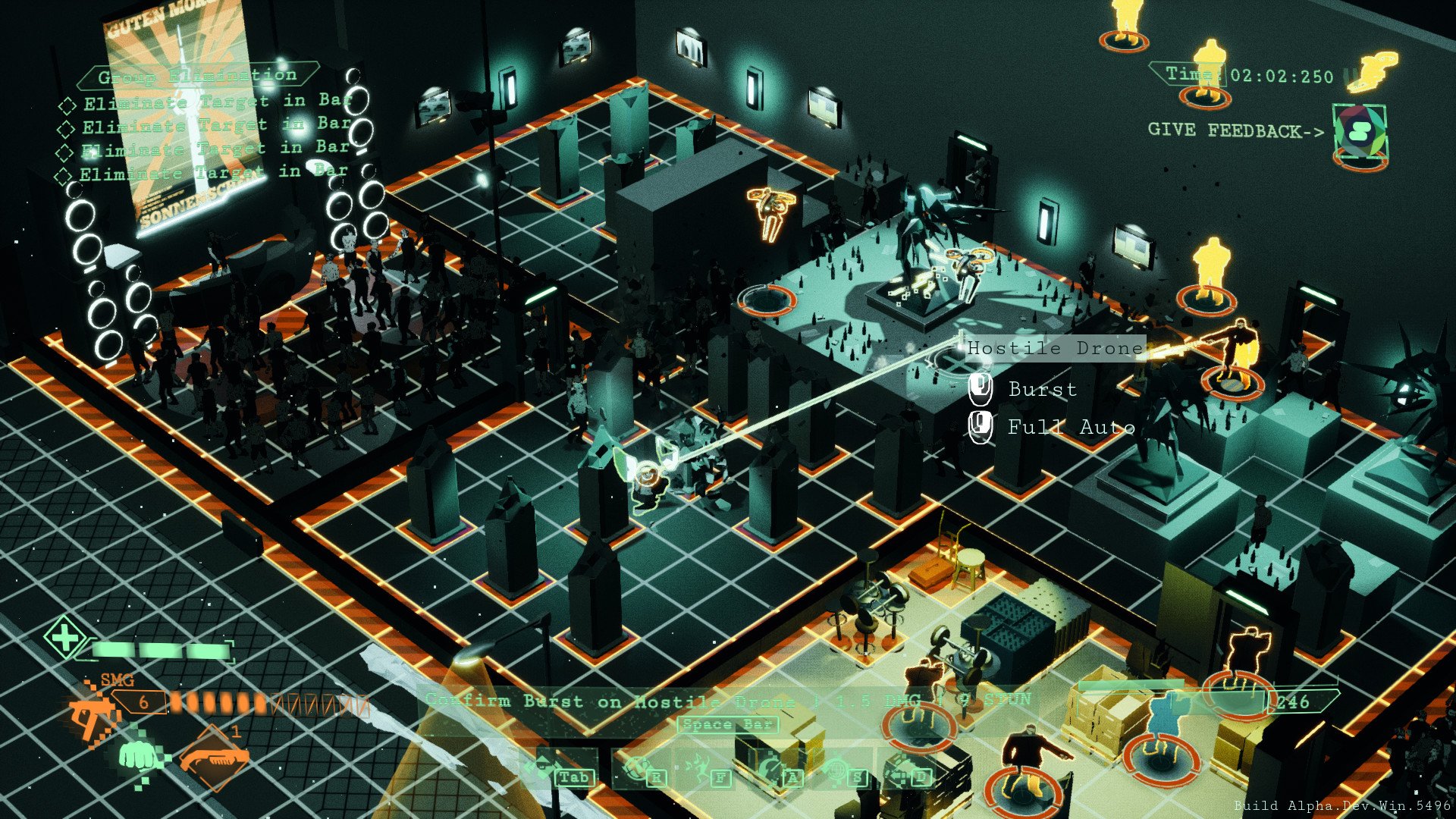Select the reload globe icon next to R

pyautogui.click(x=637, y=767)
